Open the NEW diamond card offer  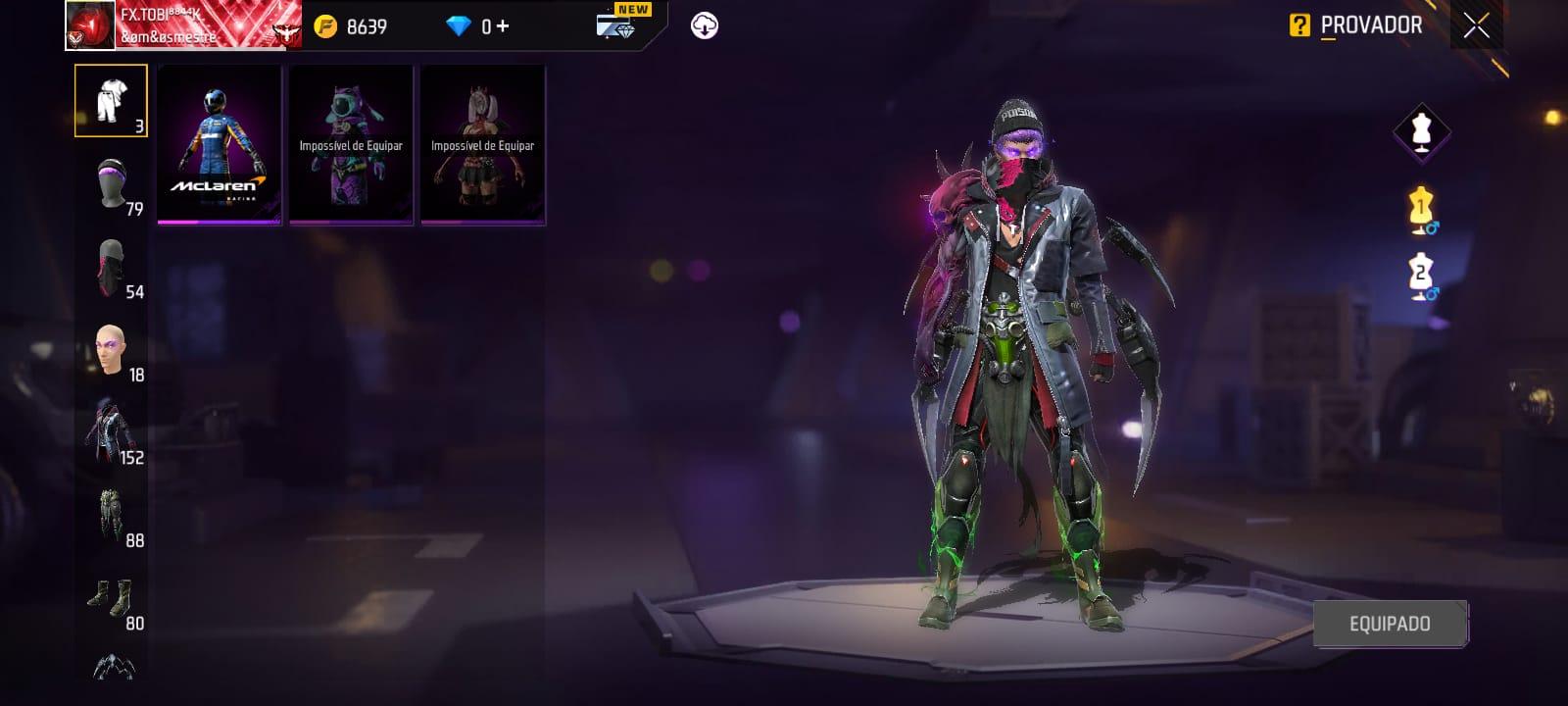(619, 24)
